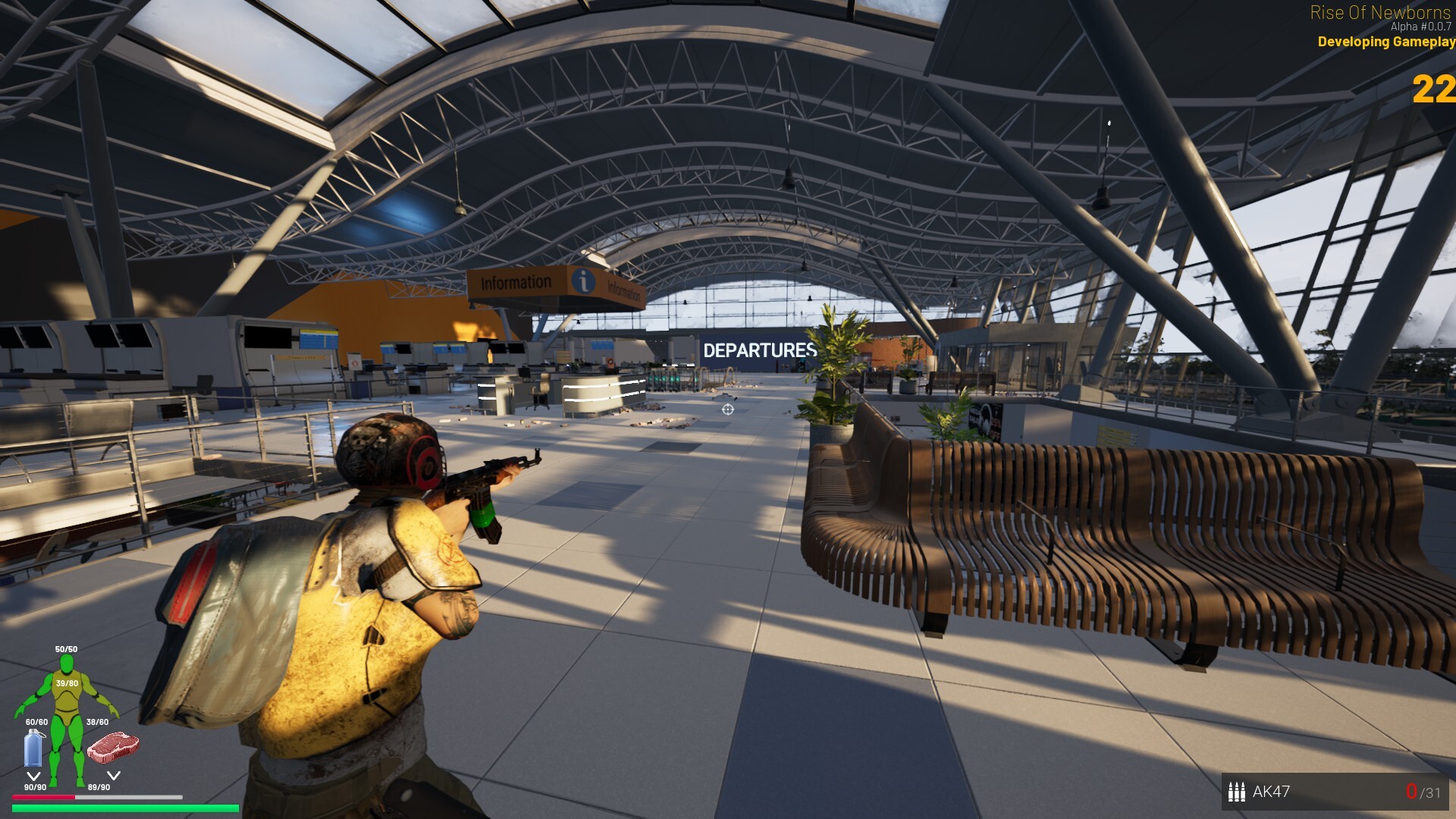1456x819 pixels.
Task: Select the raw steak hunger icon
Action: pos(113,747)
